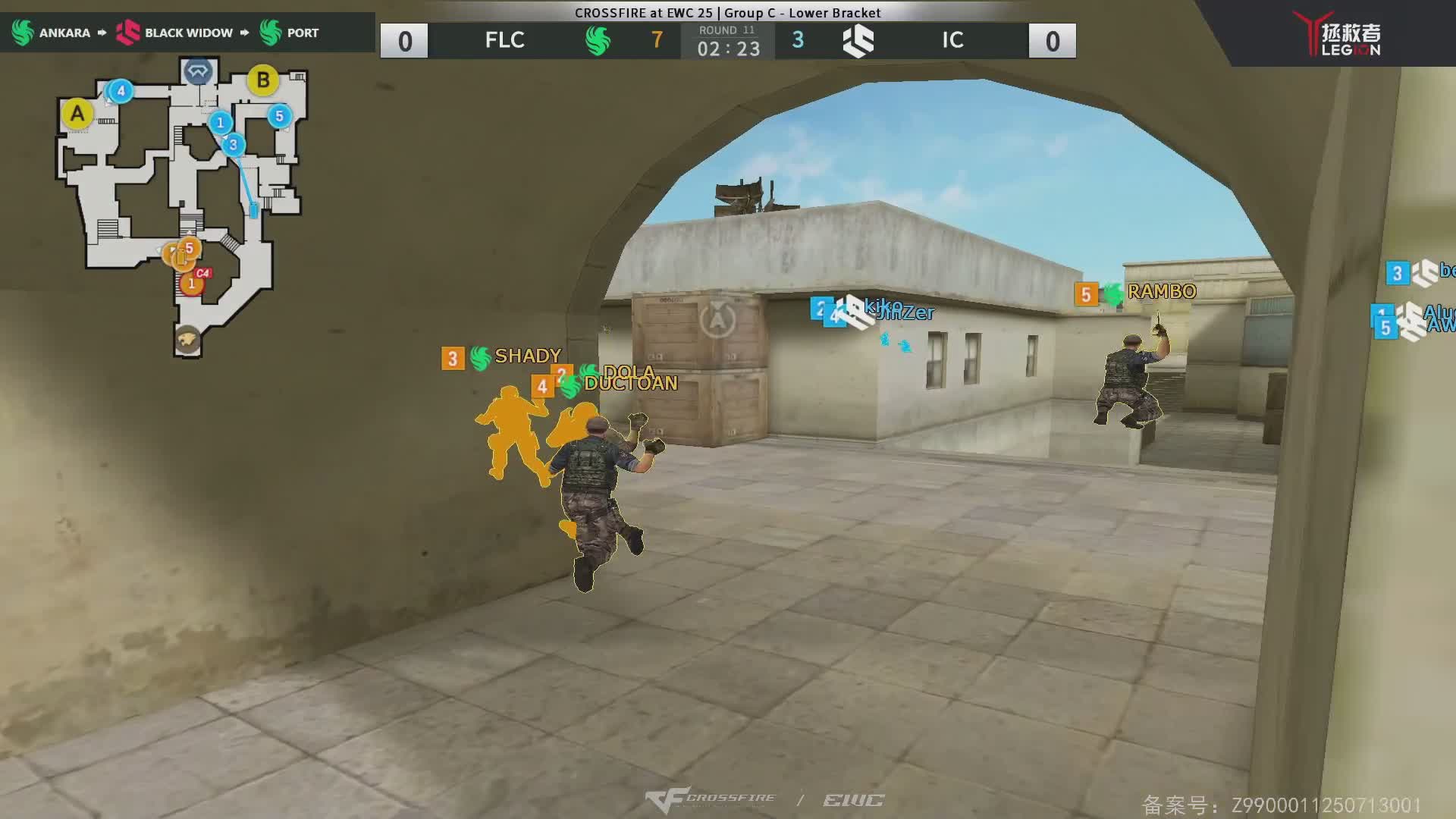The width and height of the screenshot is (1456, 819).
Task: Choose orange player 1 on the minimap
Action: click(191, 285)
